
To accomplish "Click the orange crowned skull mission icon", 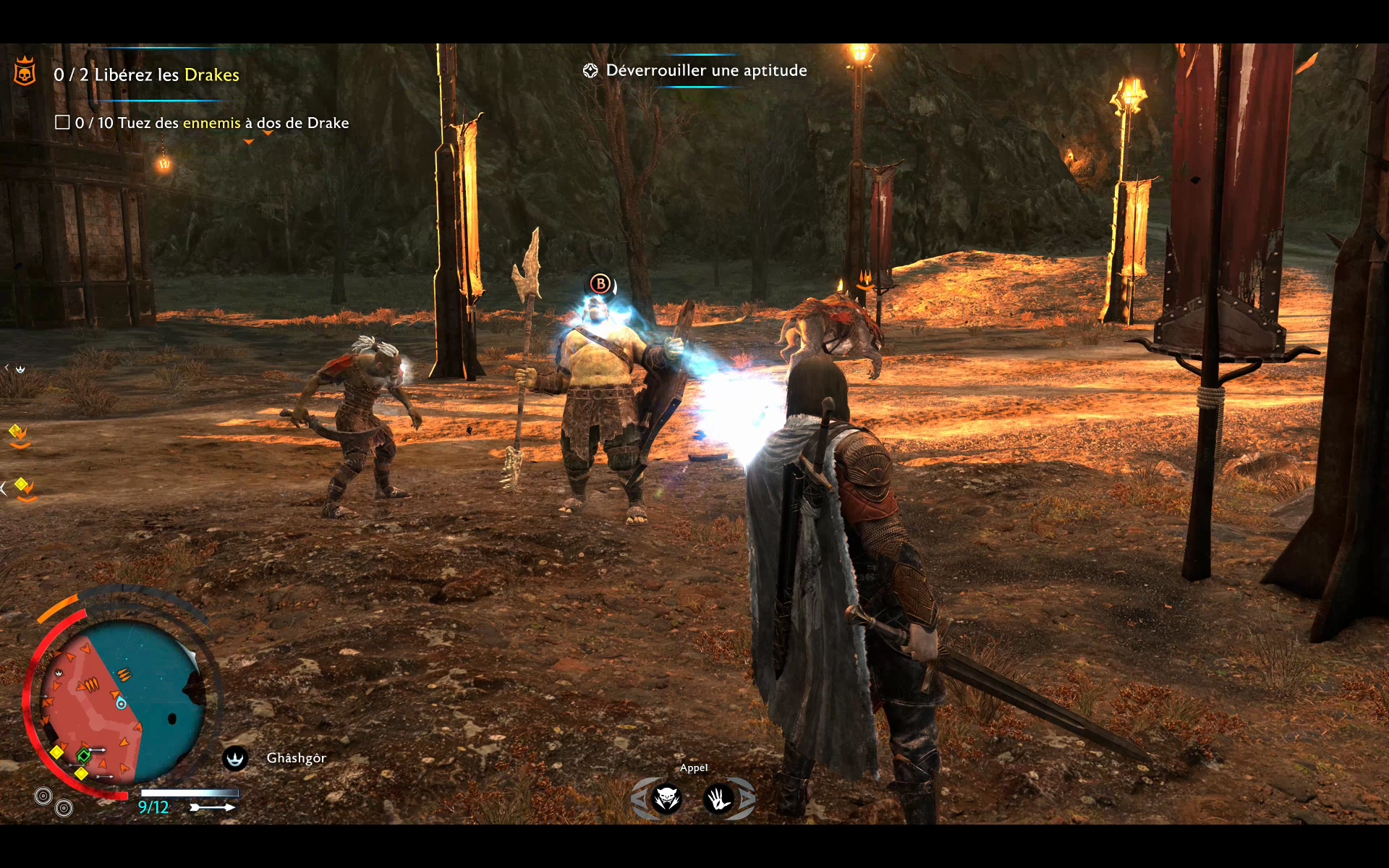I will [x=25, y=72].
